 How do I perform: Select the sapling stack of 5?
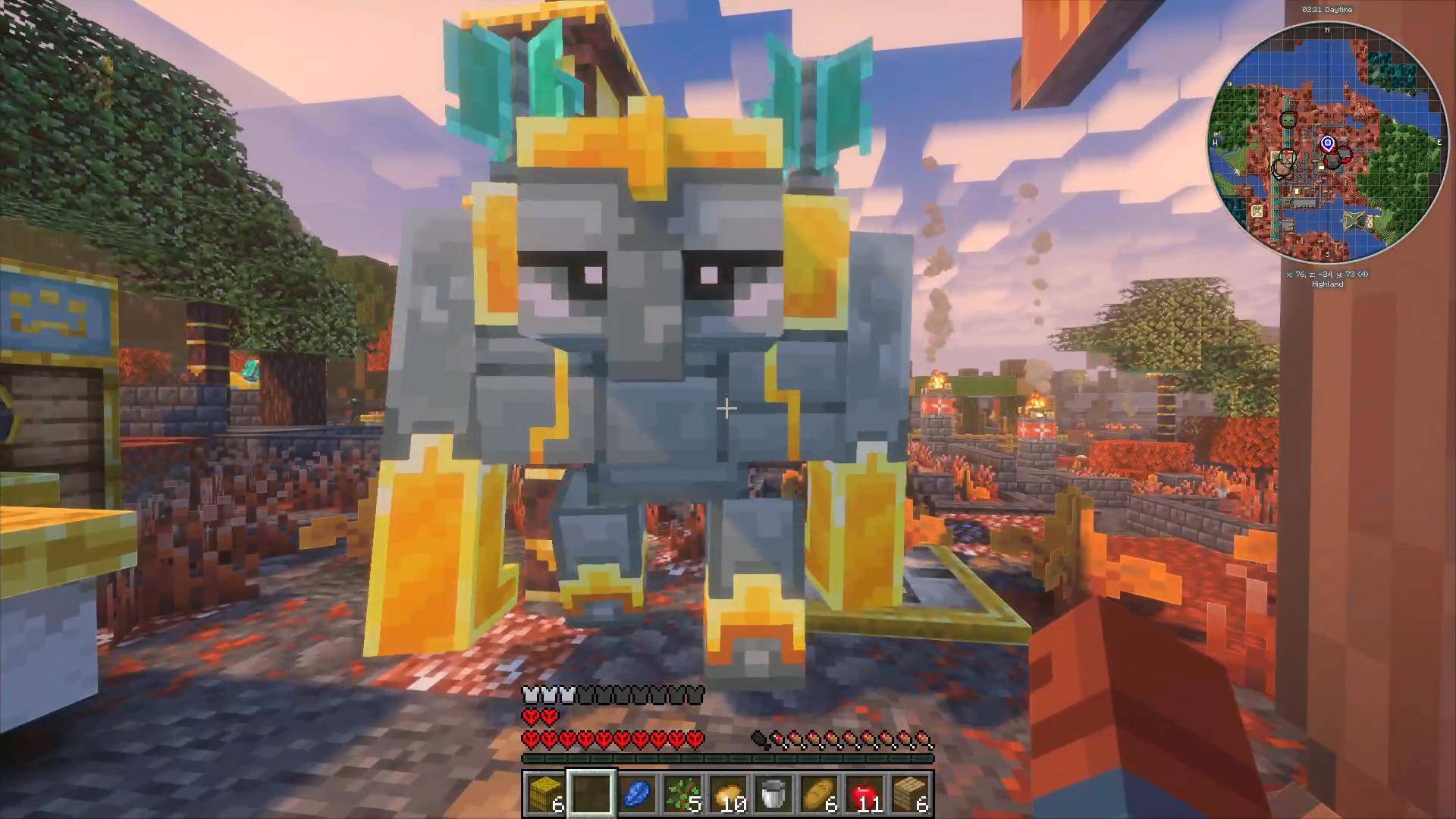[x=682, y=791]
